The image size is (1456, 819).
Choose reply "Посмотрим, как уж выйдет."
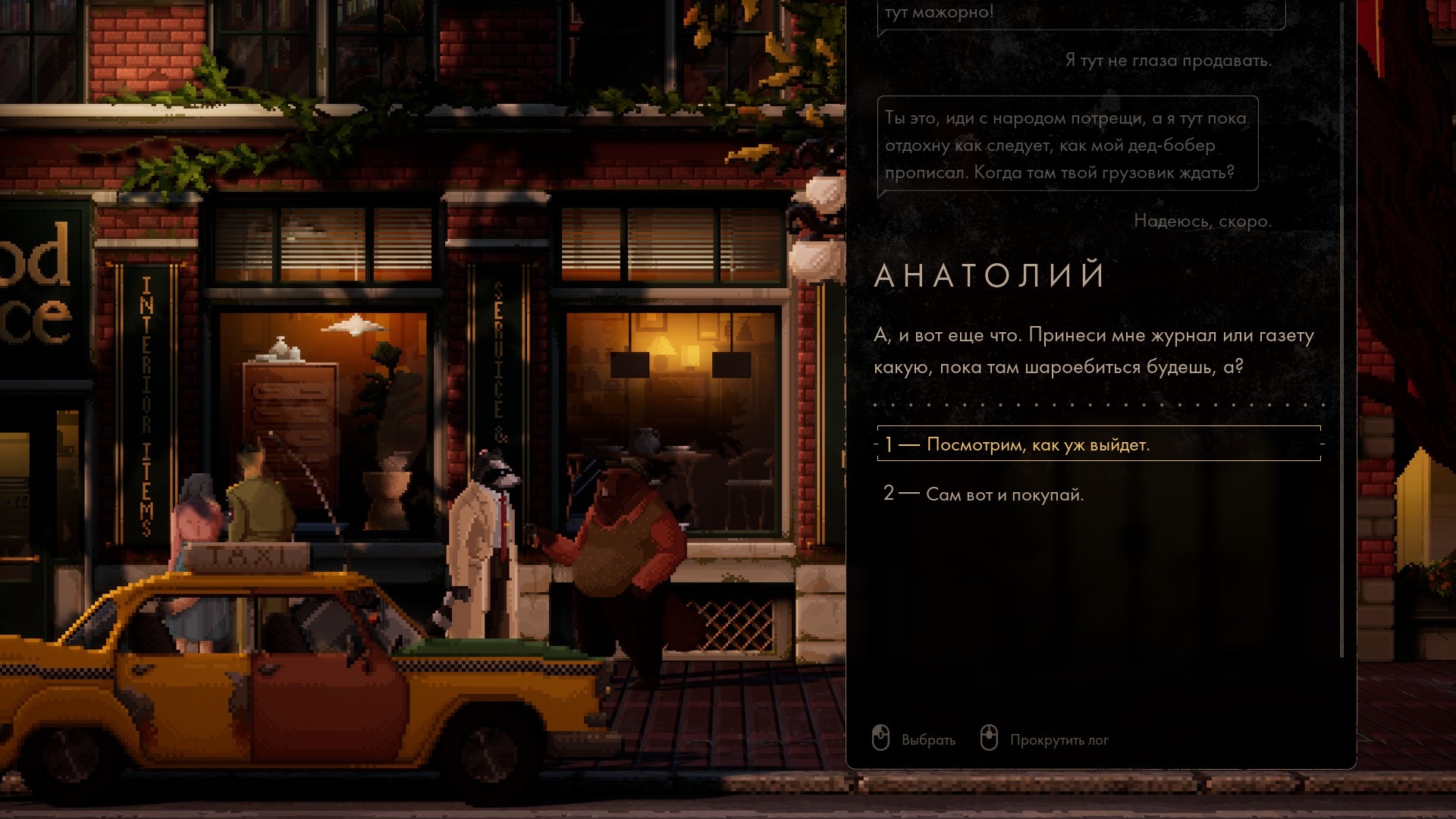1037,445
